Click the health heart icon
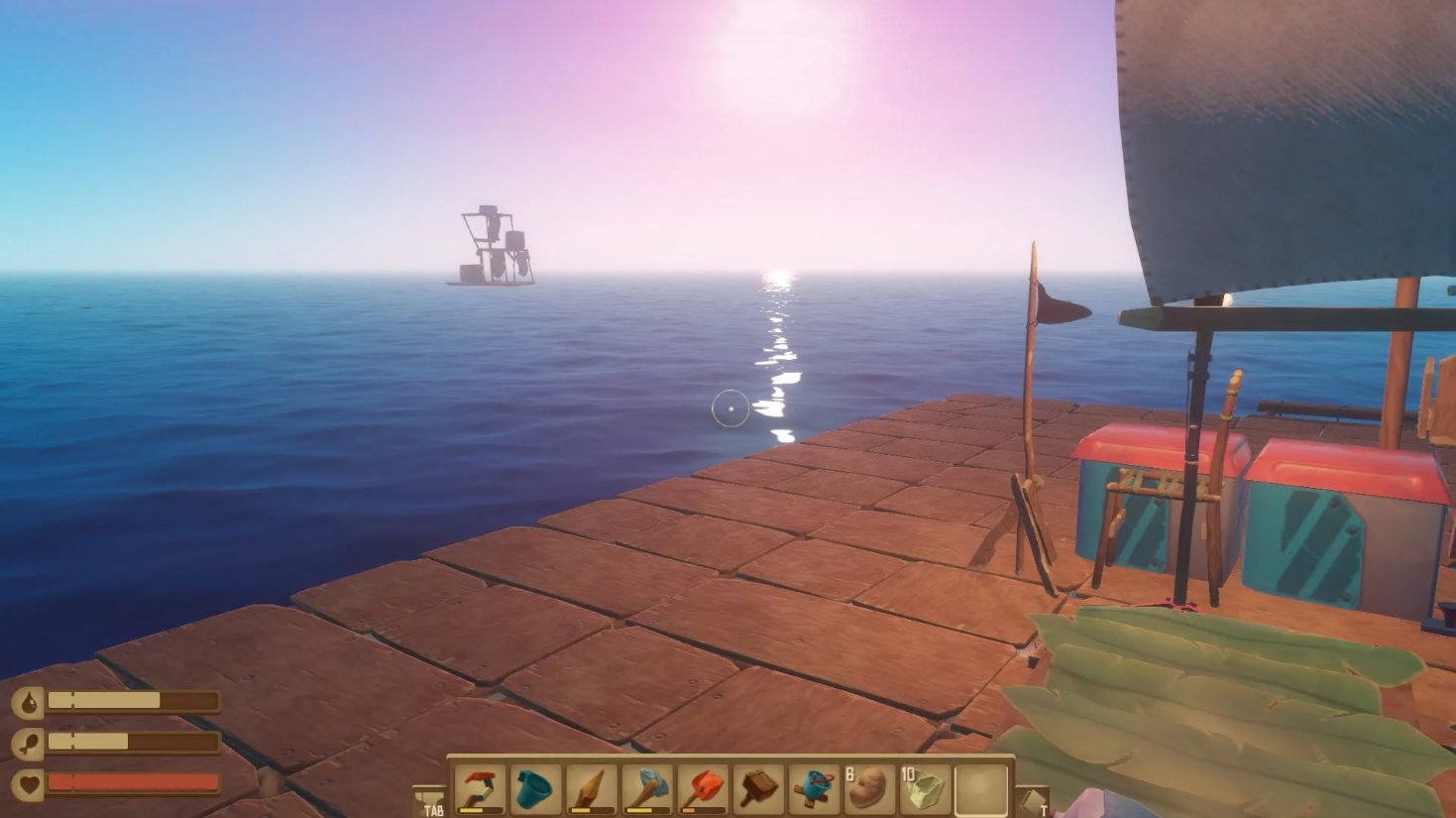1456x818 pixels. point(31,782)
